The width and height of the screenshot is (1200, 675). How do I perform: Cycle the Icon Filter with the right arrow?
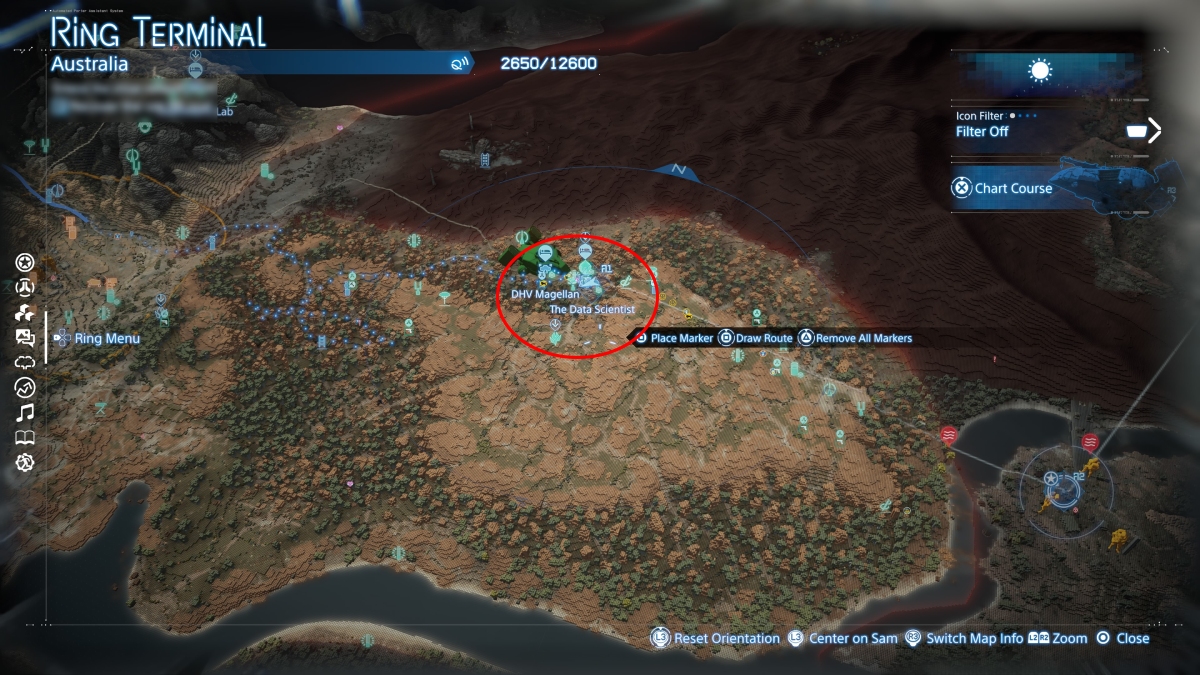[1155, 130]
